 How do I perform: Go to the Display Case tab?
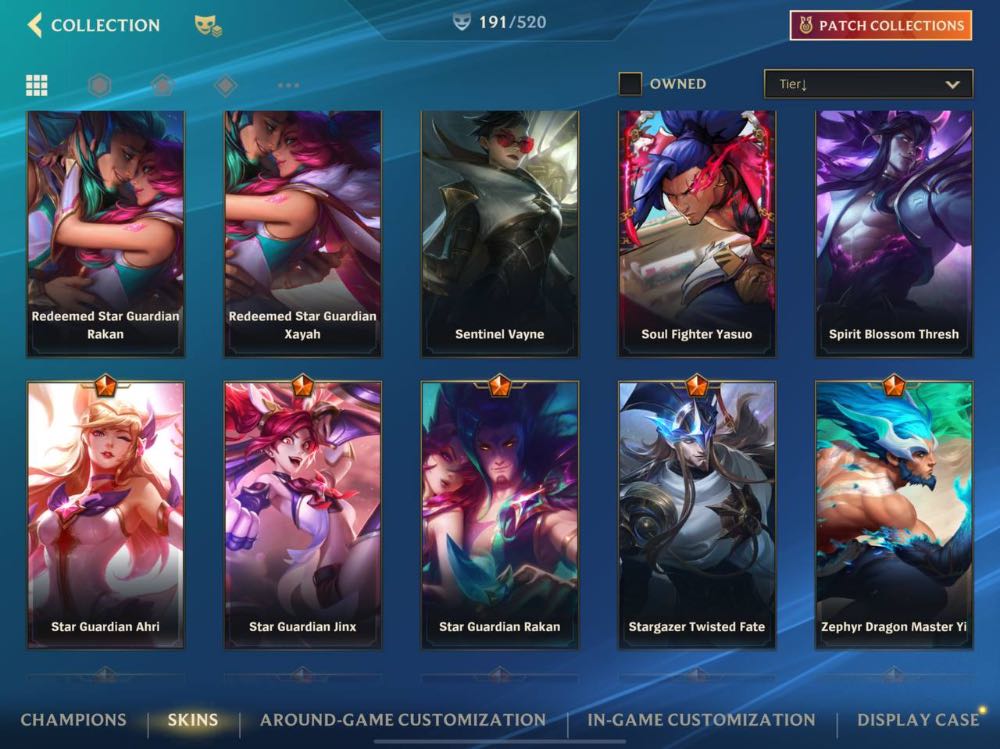point(917,720)
